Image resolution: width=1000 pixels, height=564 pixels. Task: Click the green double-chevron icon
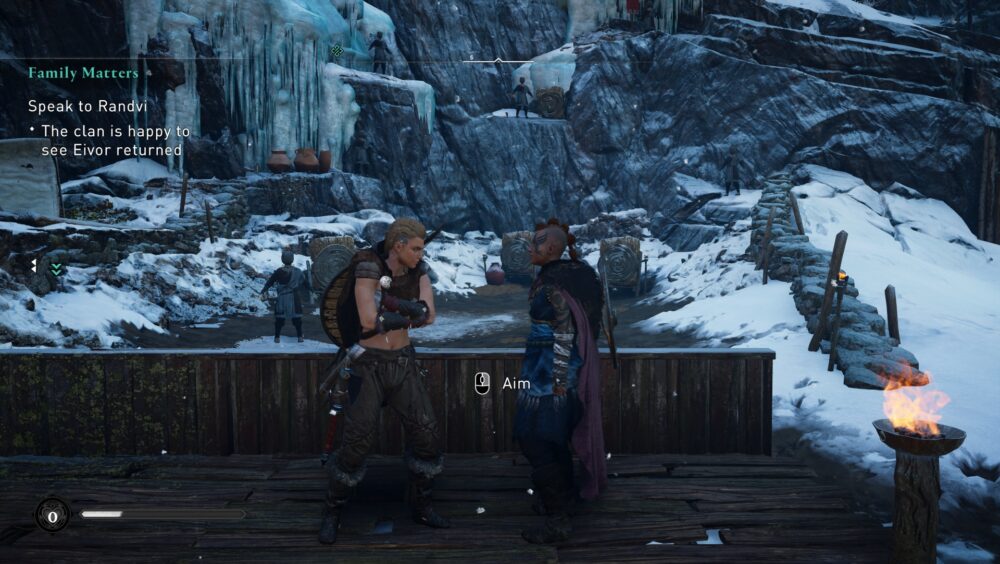click(x=57, y=268)
